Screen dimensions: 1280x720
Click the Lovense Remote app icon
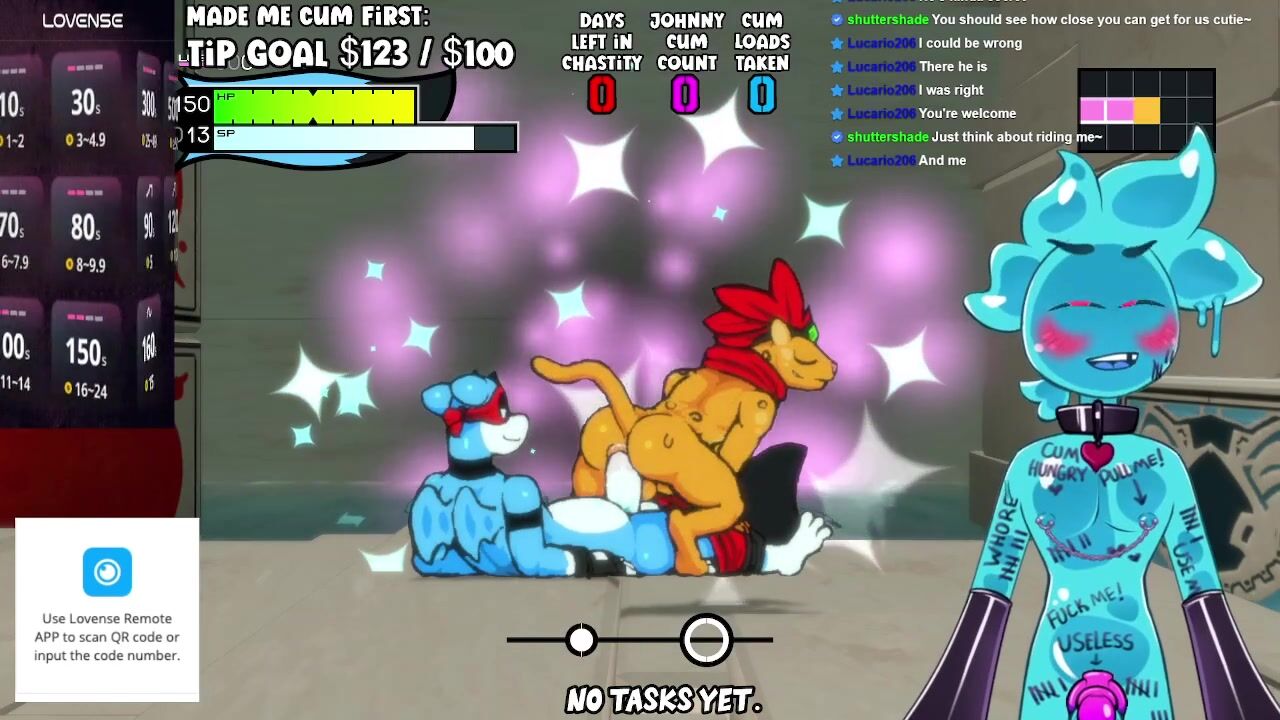point(107,572)
